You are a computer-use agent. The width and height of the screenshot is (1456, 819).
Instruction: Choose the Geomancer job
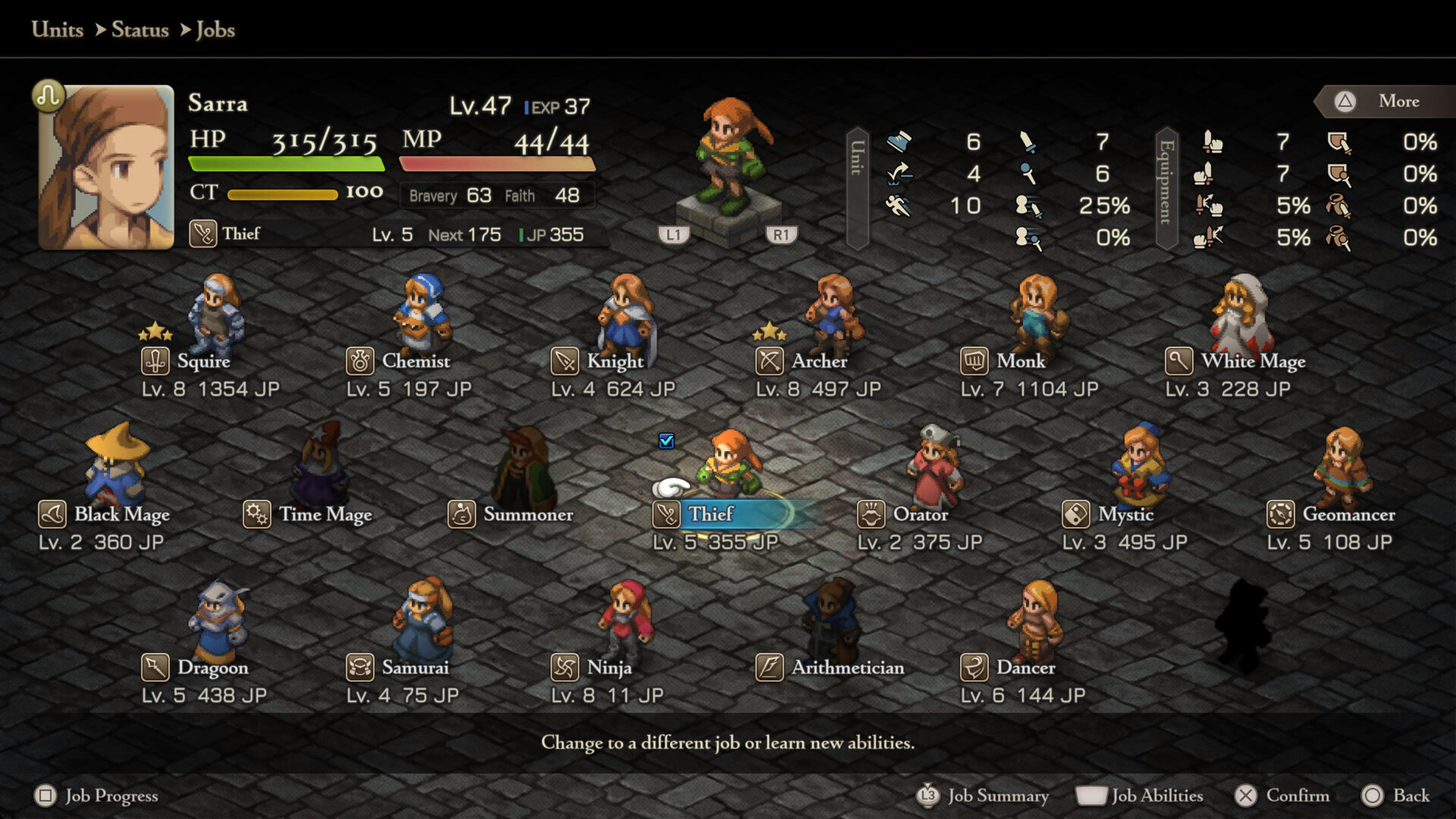1348,514
